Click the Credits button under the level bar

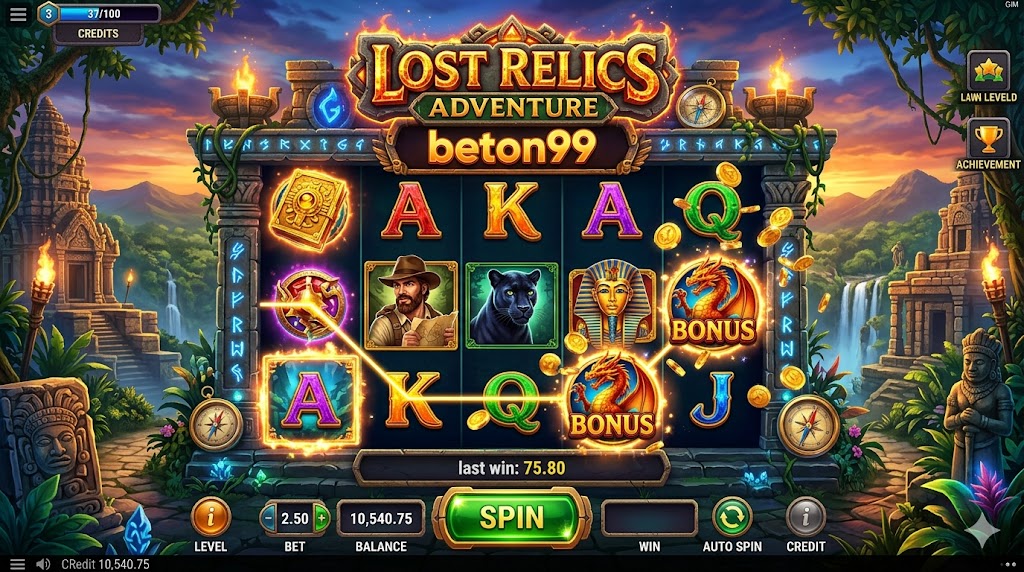click(x=98, y=33)
